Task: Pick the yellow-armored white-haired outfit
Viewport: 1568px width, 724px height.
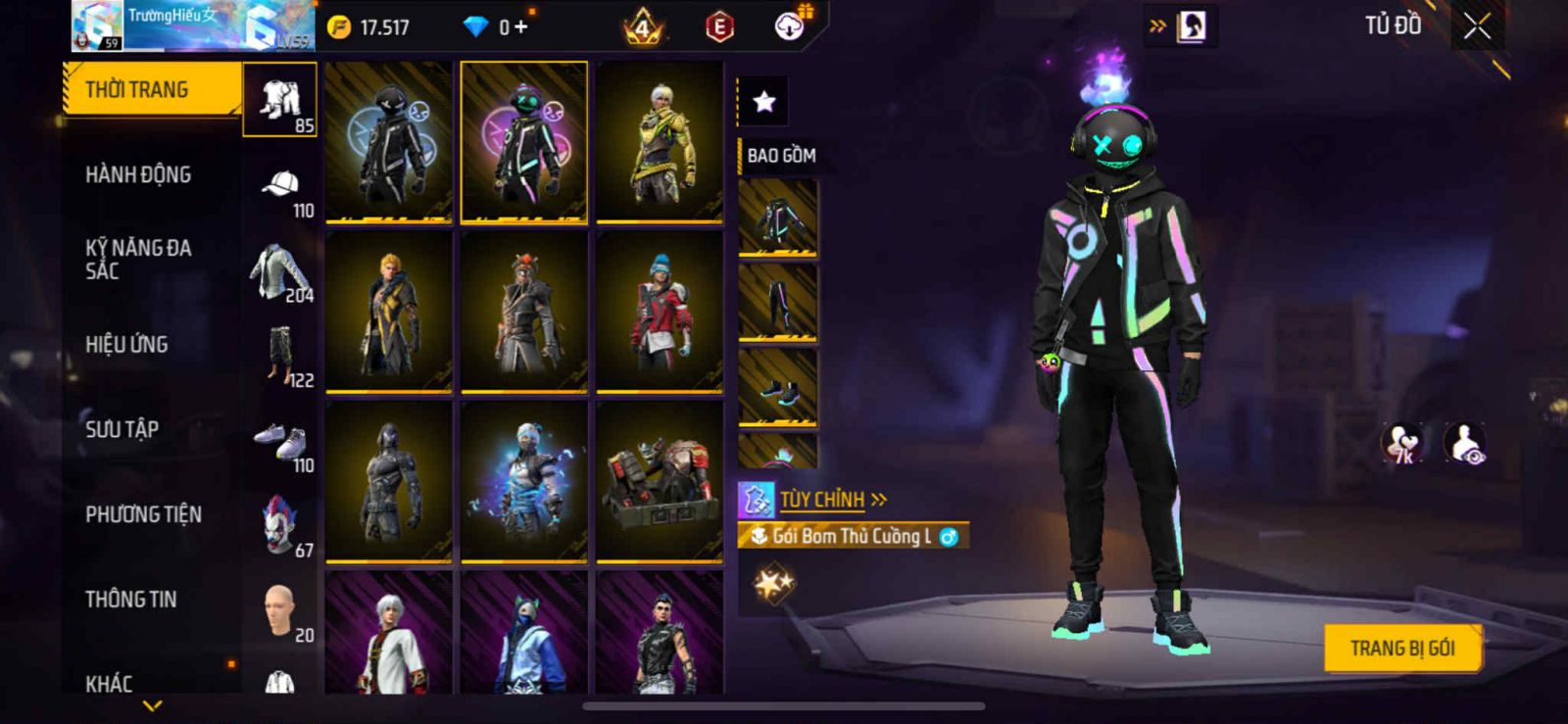Action: tap(660, 142)
